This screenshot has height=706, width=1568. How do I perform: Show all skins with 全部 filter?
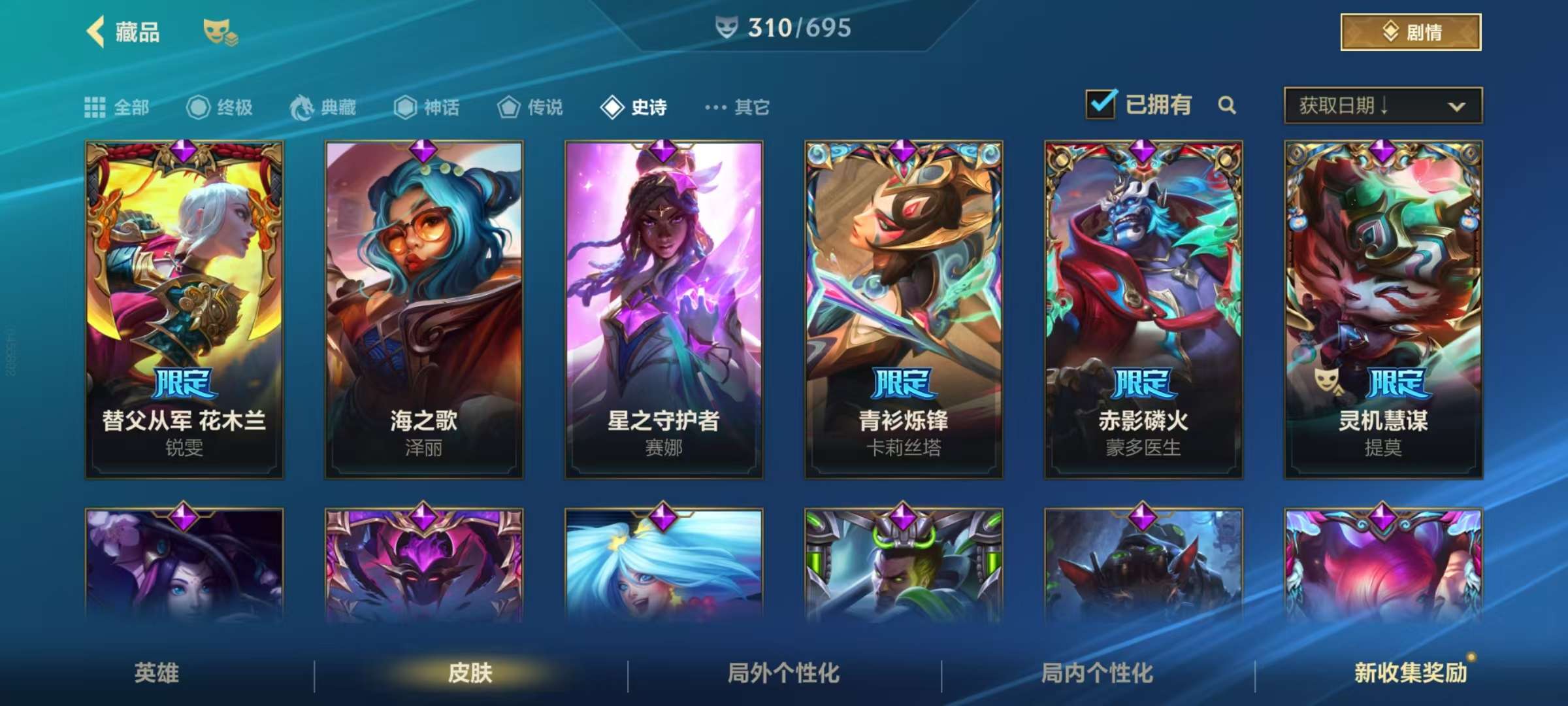pyautogui.click(x=117, y=107)
